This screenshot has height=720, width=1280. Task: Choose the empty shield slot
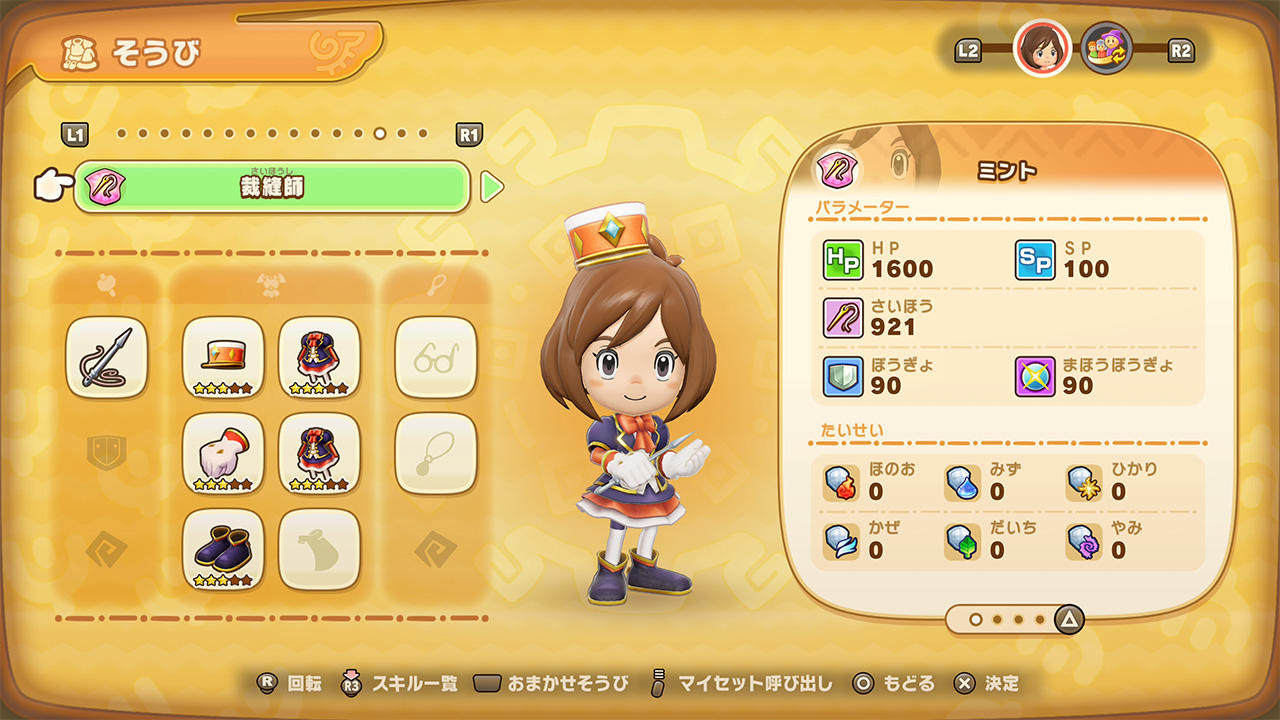(107, 453)
